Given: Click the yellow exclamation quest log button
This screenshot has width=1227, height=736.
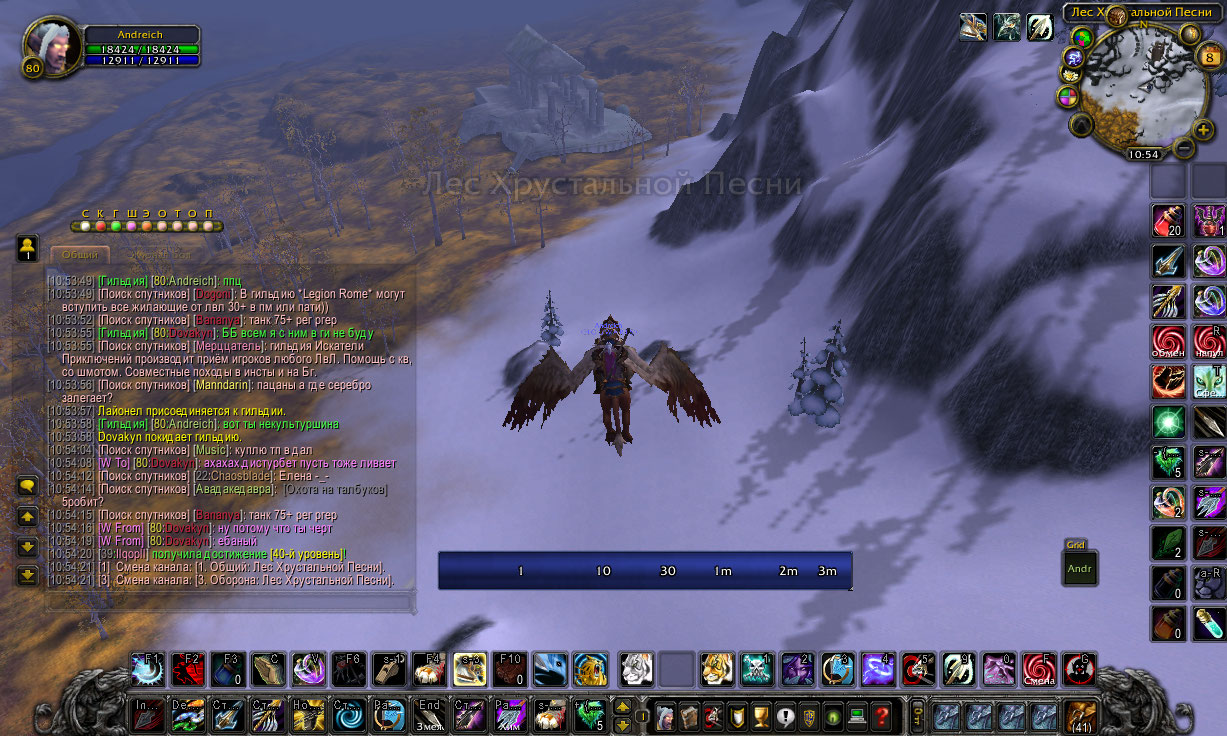Looking at the screenshot, I should tap(785, 716).
